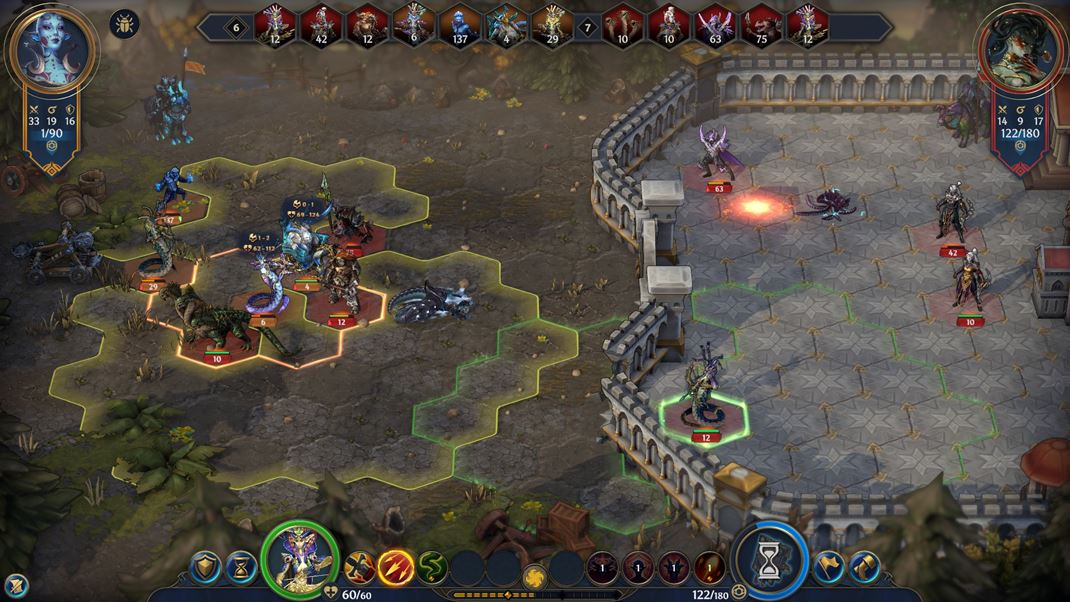The width and height of the screenshot is (1070, 602).
Task: Use the small hourglass wait button
Action: click(240, 567)
